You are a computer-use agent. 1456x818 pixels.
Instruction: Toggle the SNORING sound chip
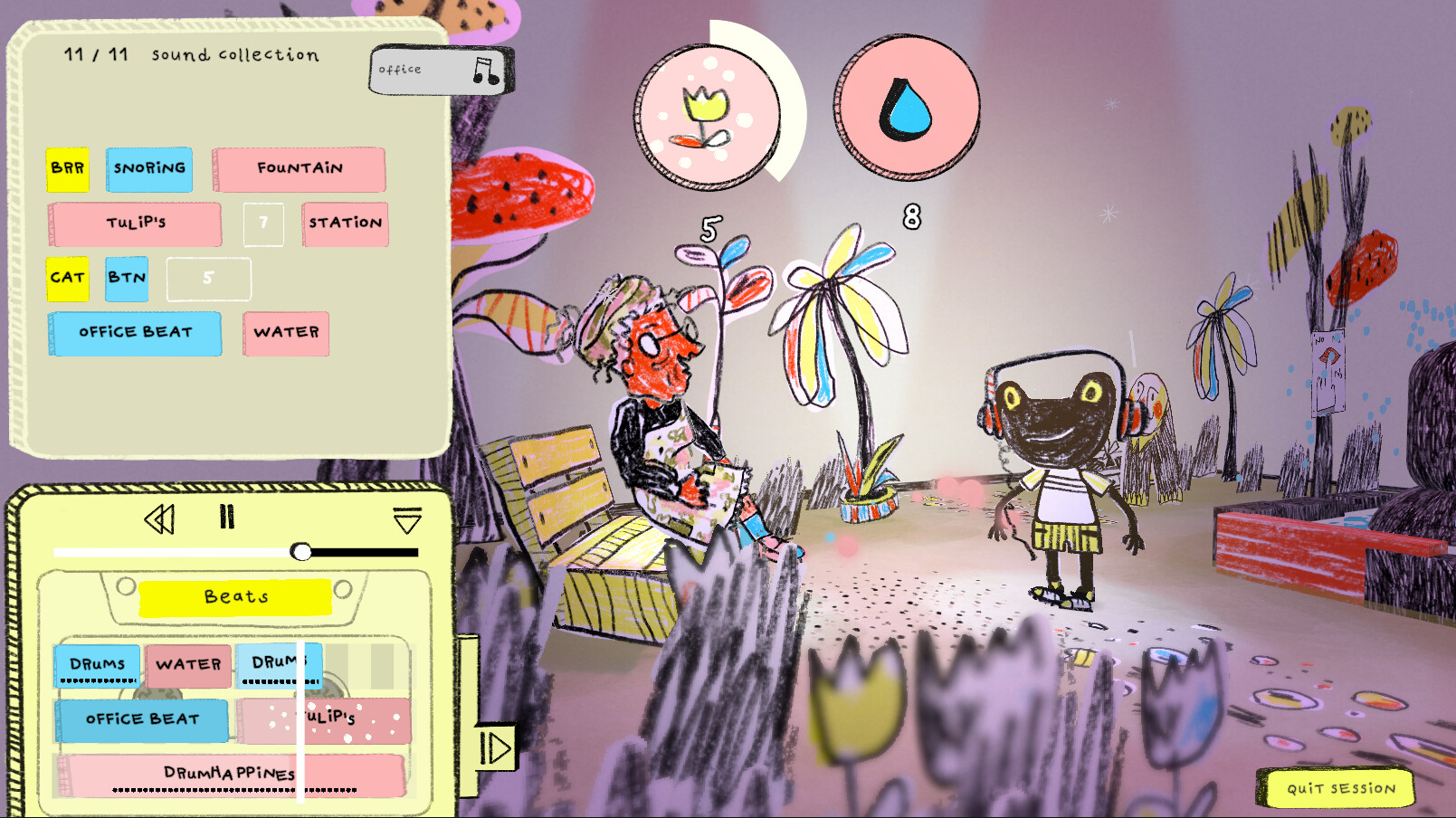coord(149,168)
